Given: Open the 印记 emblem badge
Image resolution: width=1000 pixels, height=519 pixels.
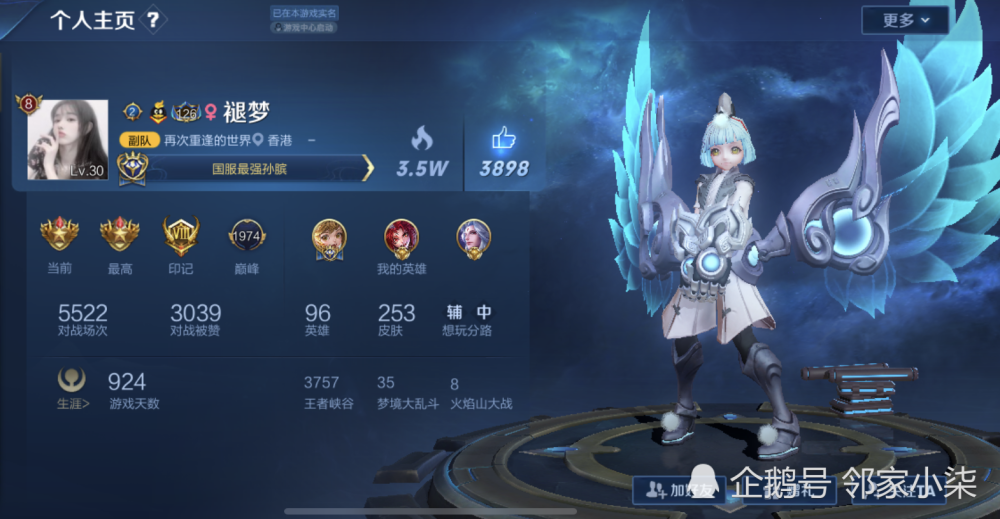Looking at the screenshot, I should 181,236.
